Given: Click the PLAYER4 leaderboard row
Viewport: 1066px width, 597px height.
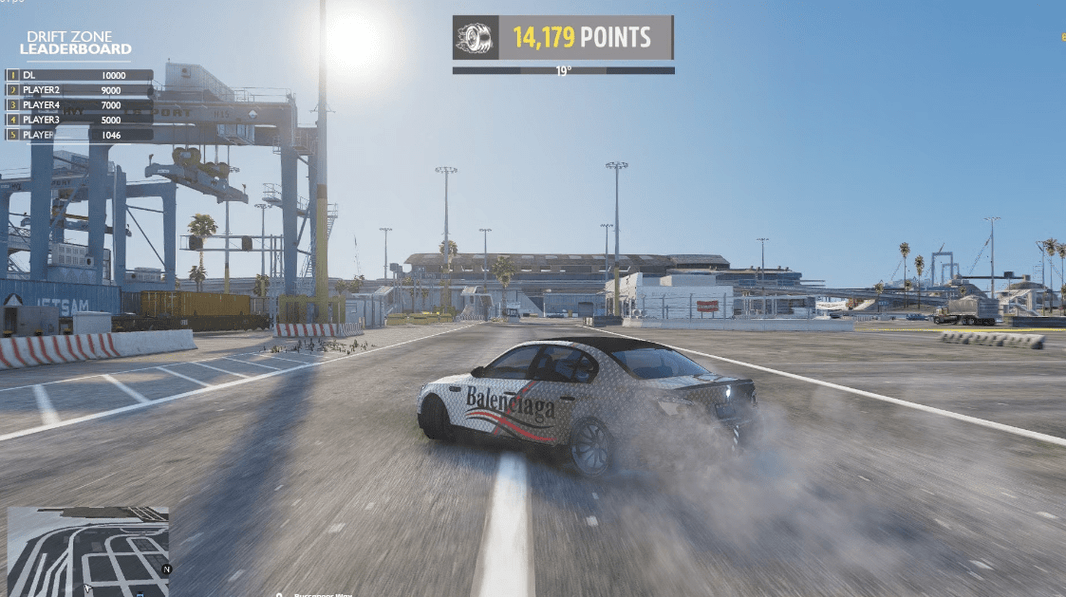Looking at the screenshot, I should tap(80, 105).
